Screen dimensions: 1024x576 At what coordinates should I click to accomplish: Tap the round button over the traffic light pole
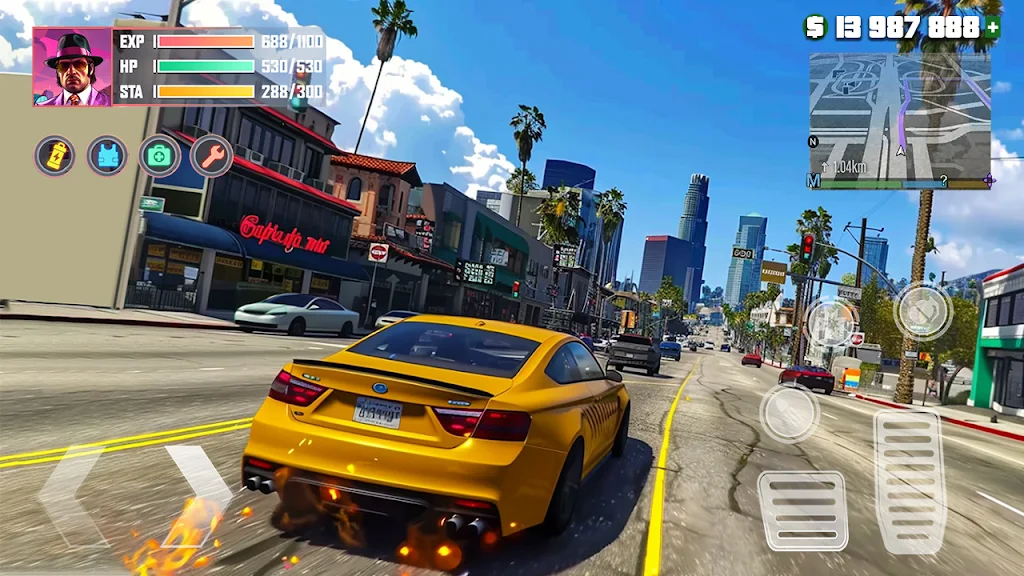point(831,323)
